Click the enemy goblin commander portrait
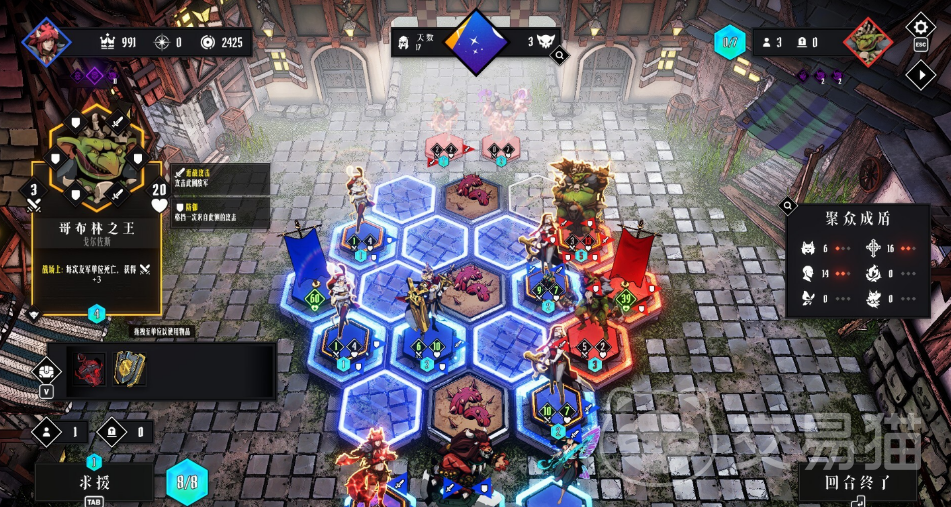 coord(867,44)
